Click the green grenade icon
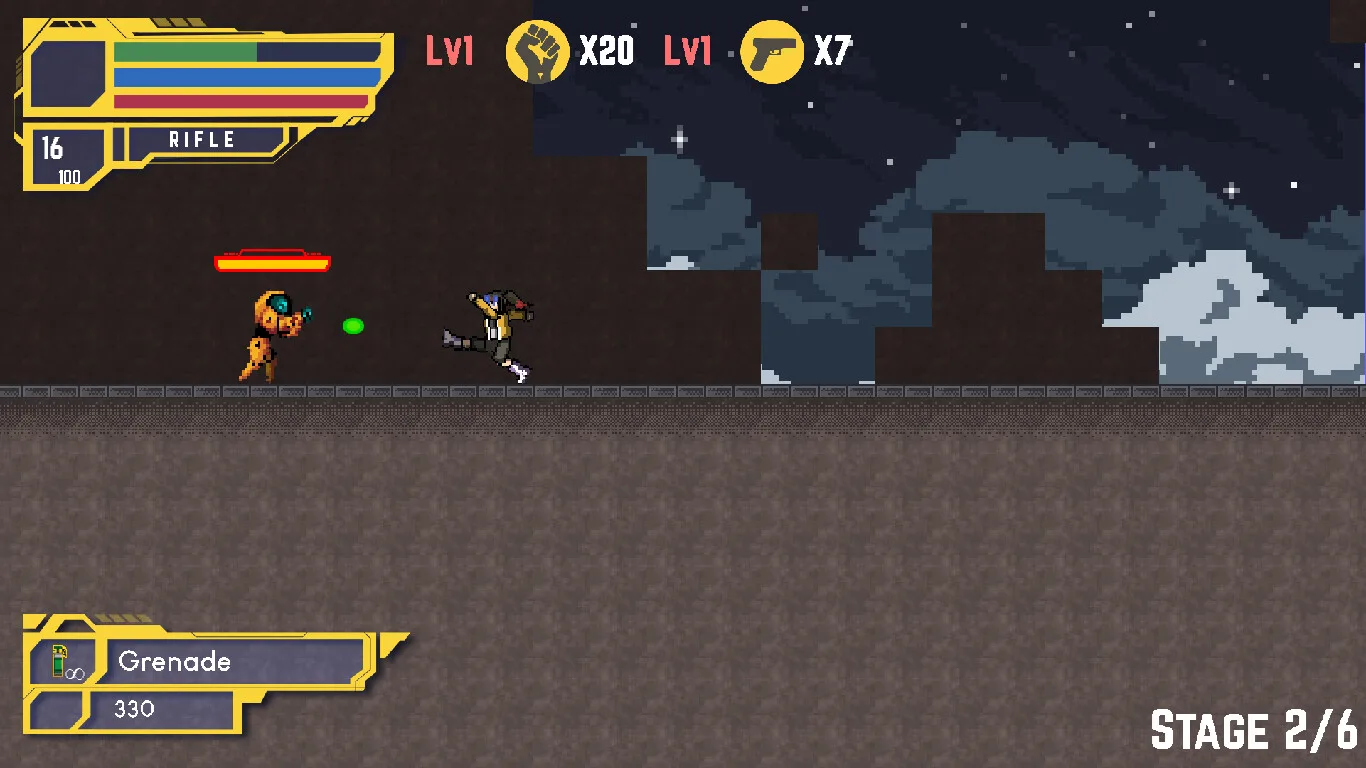Viewport: 1366px width, 768px height. click(61, 661)
